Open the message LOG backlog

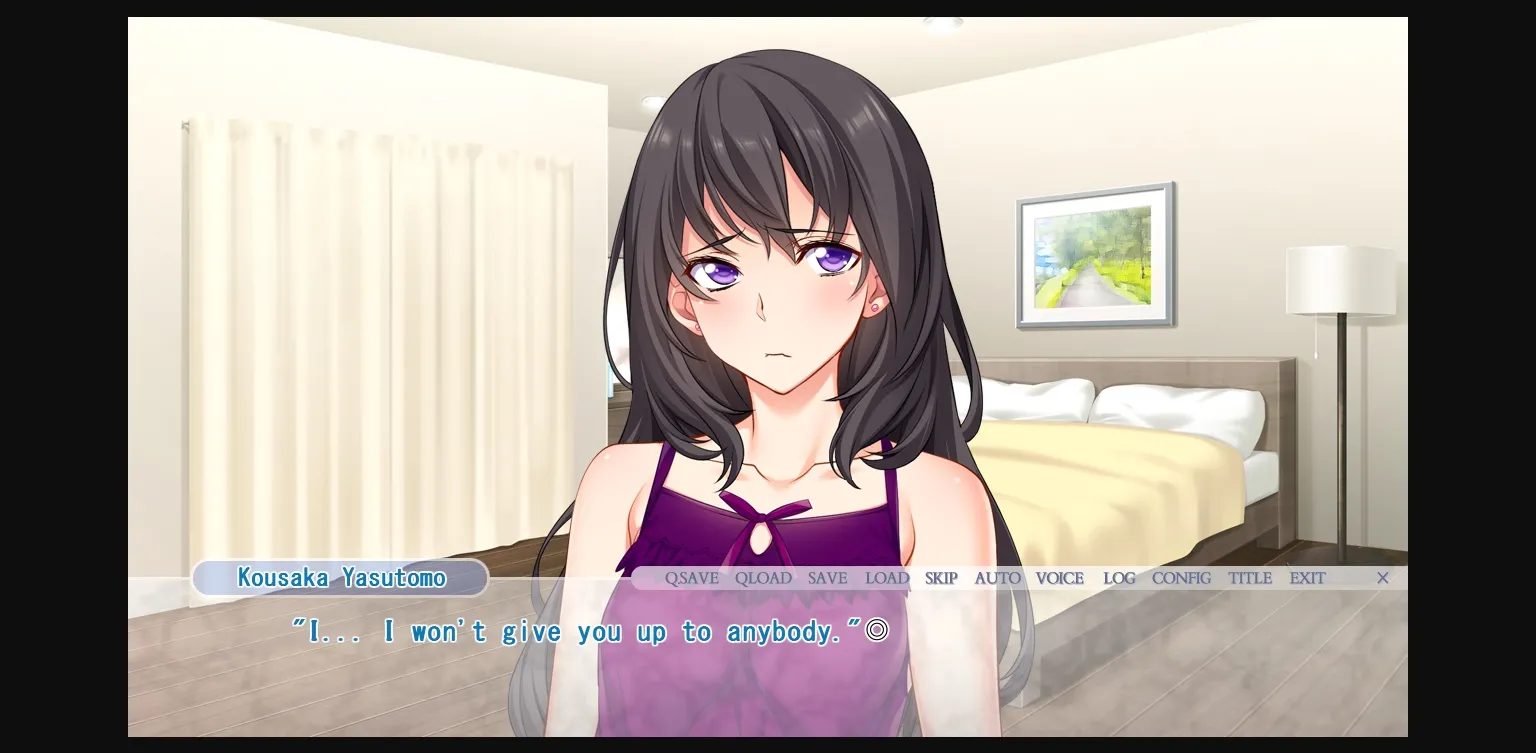coord(1119,578)
